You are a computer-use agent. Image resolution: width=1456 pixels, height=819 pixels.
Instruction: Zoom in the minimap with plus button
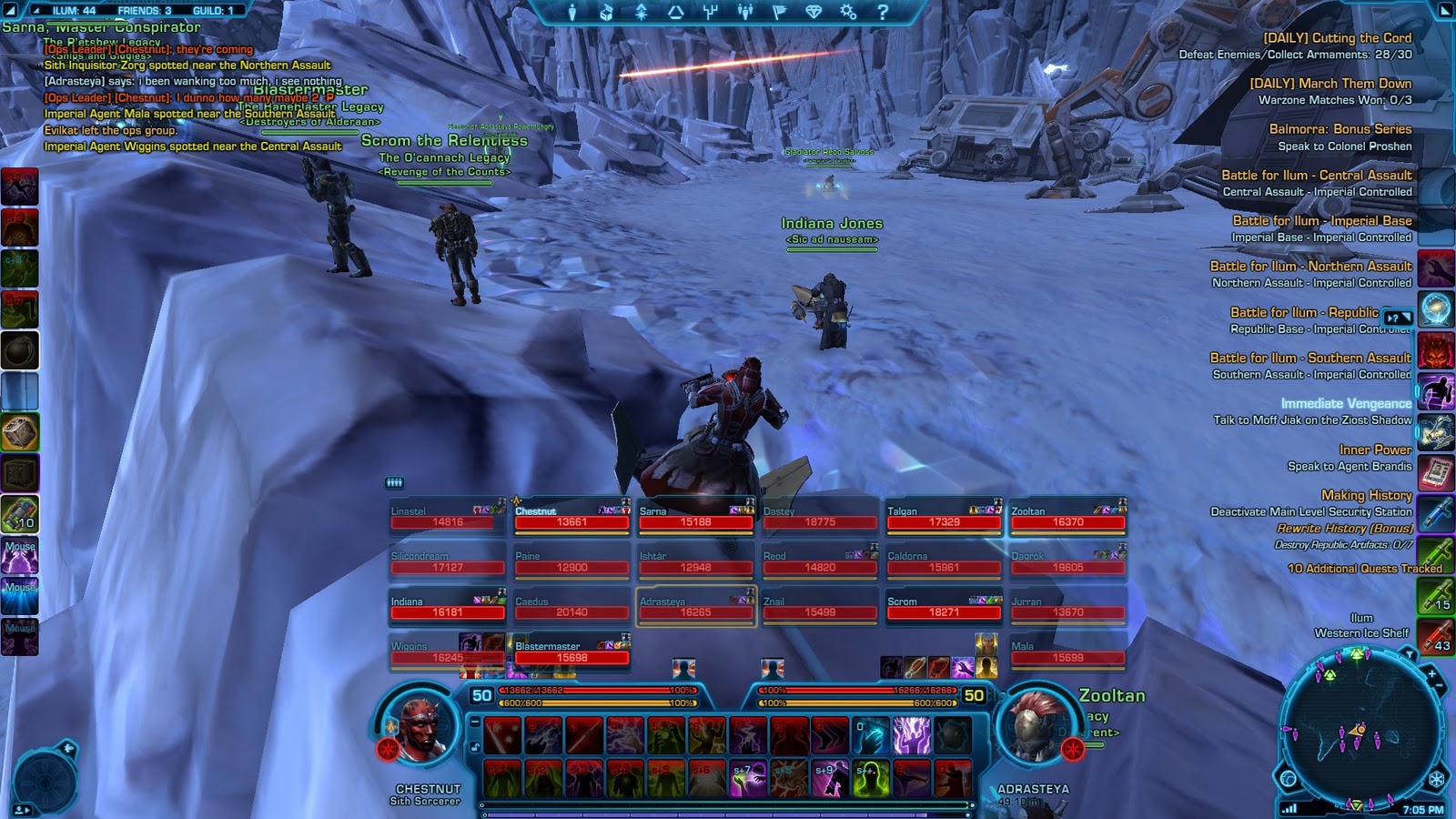point(1431,673)
